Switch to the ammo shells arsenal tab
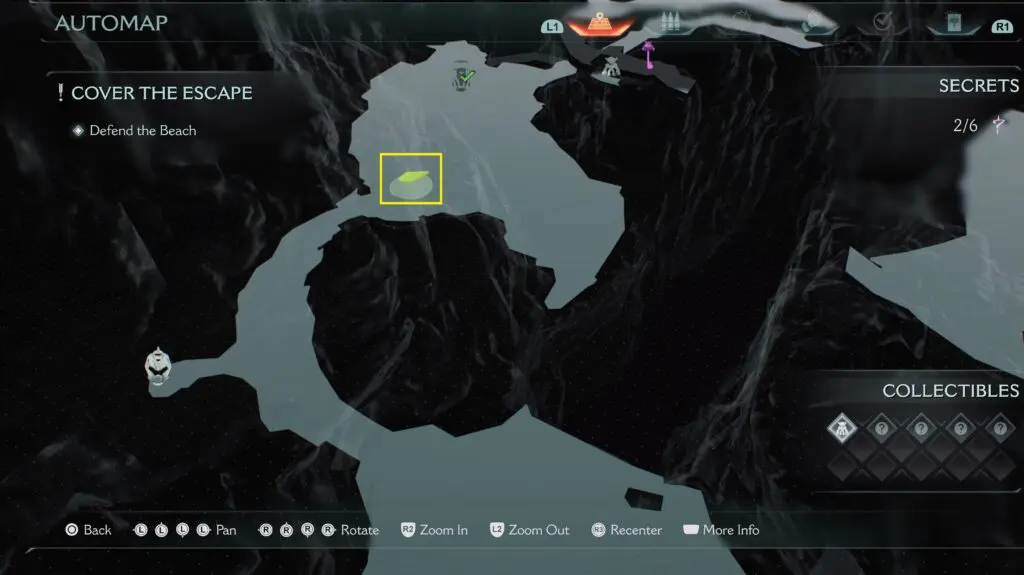 click(670, 24)
